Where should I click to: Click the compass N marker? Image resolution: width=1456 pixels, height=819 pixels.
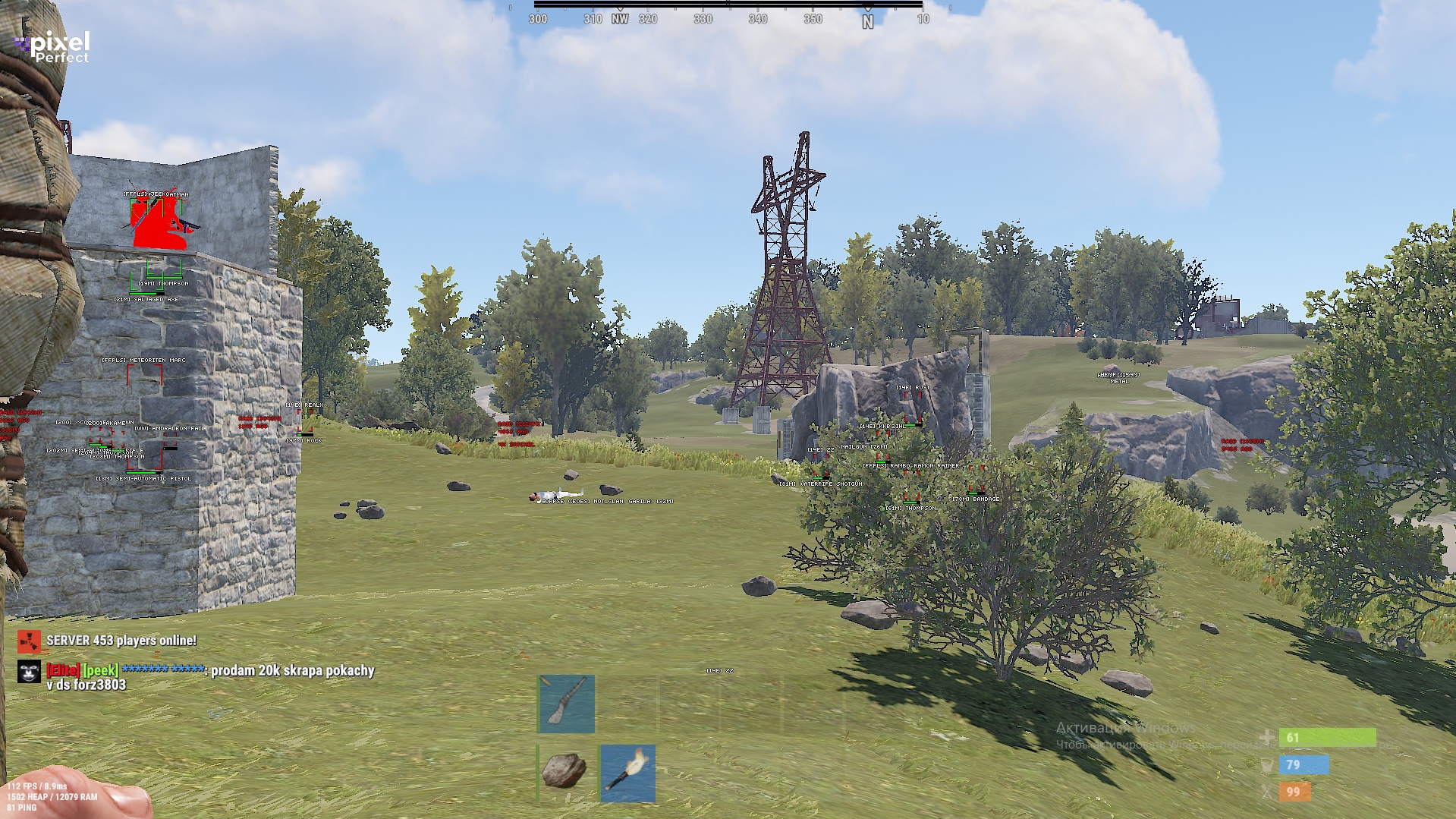[x=867, y=21]
